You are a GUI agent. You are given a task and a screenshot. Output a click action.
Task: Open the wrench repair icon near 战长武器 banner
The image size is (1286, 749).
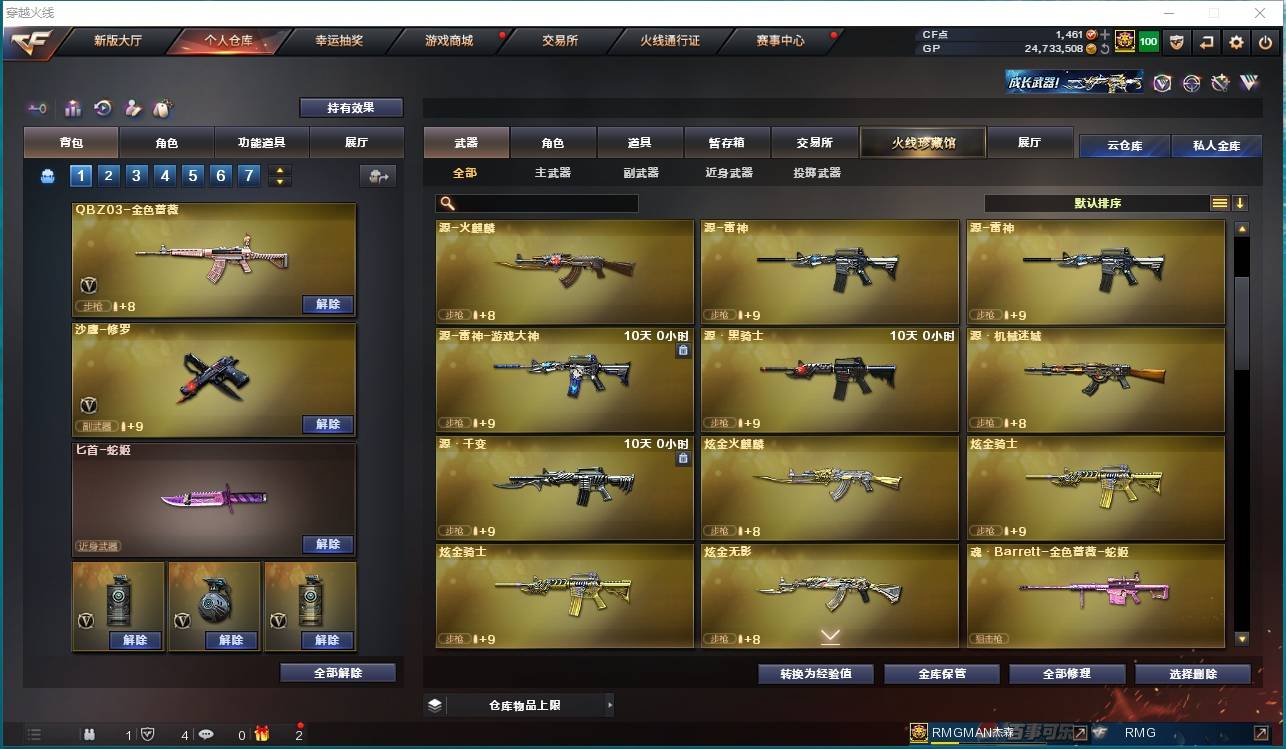(x=1220, y=83)
